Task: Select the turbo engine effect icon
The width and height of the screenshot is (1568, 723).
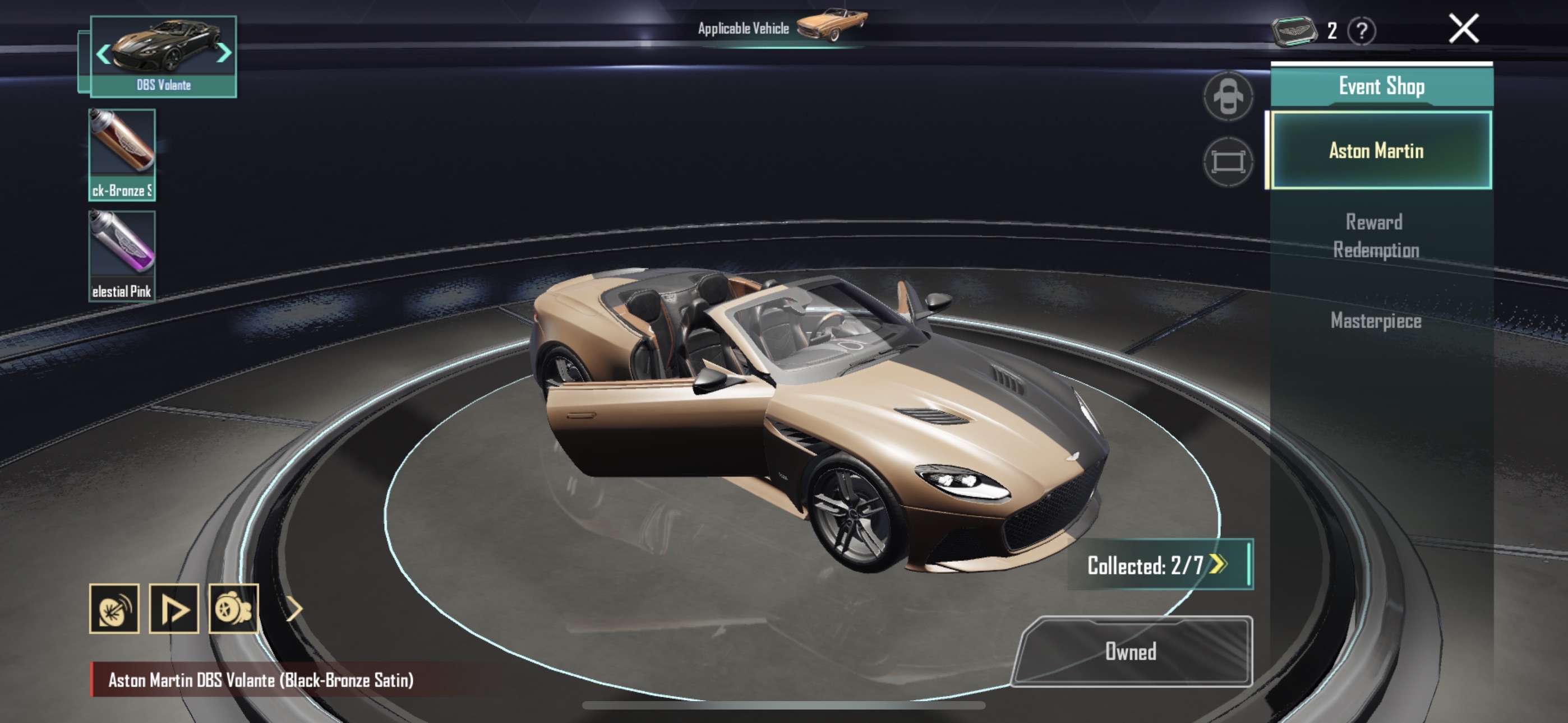Action: pos(234,609)
